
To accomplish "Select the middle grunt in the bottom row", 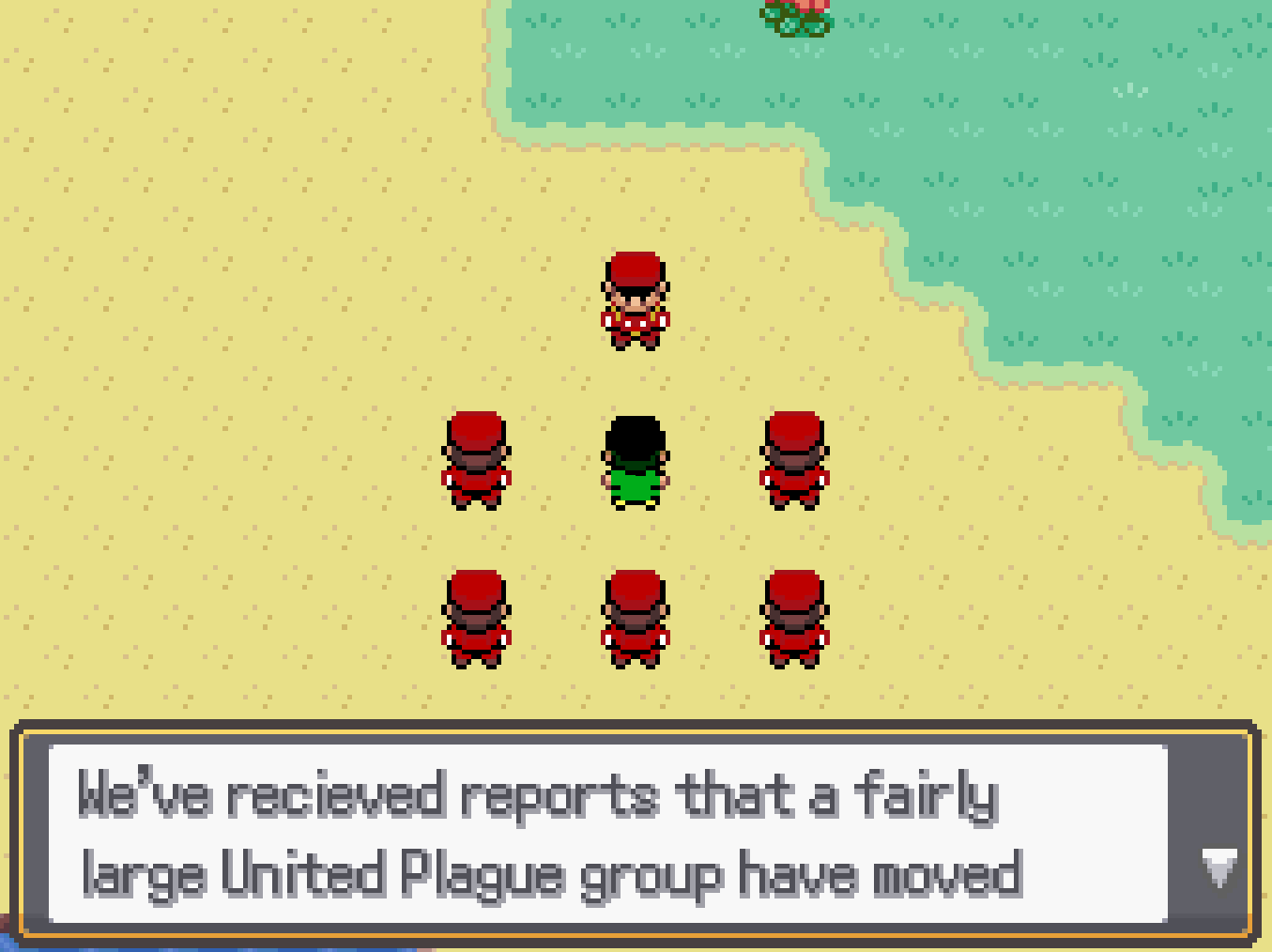I will pyautogui.click(x=635, y=620).
